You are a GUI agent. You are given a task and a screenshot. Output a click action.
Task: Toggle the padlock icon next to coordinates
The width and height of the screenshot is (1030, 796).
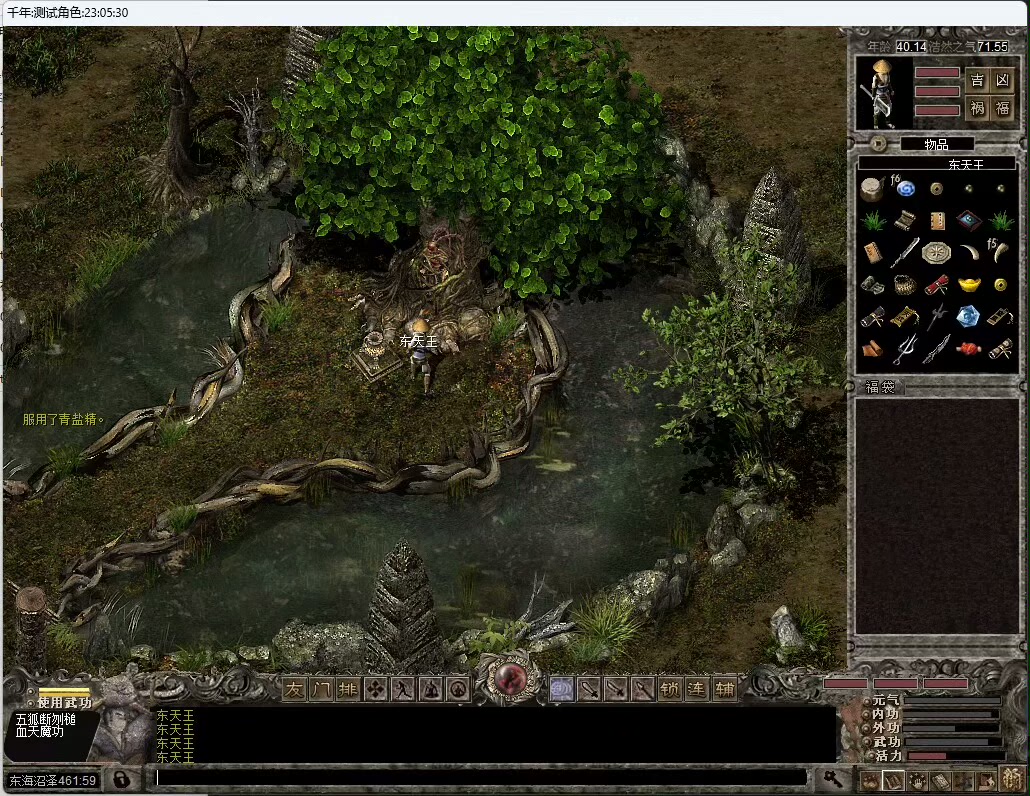(x=120, y=779)
